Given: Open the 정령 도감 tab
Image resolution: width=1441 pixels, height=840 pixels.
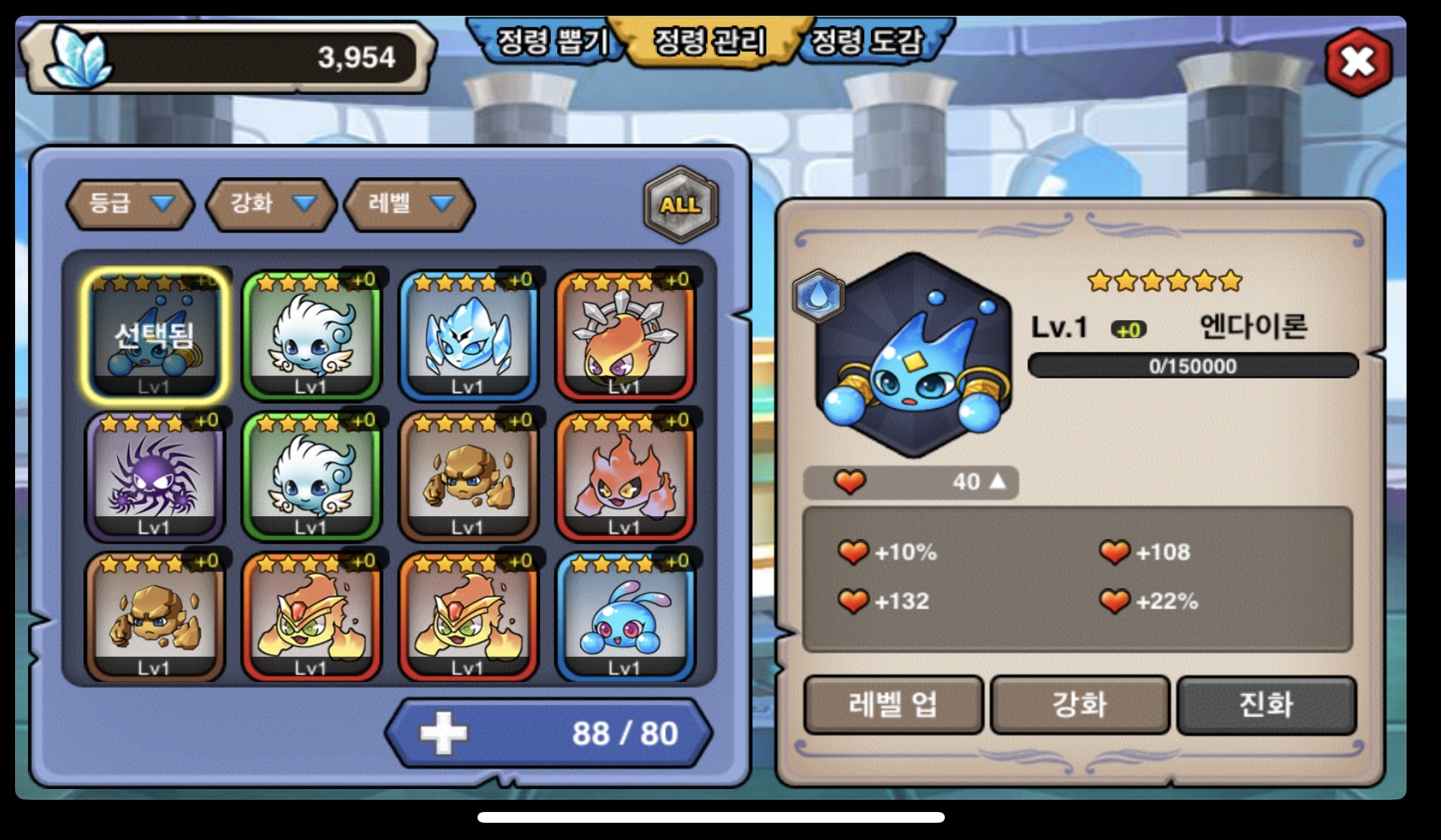Looking at the screenshot, I should (867, 41).
